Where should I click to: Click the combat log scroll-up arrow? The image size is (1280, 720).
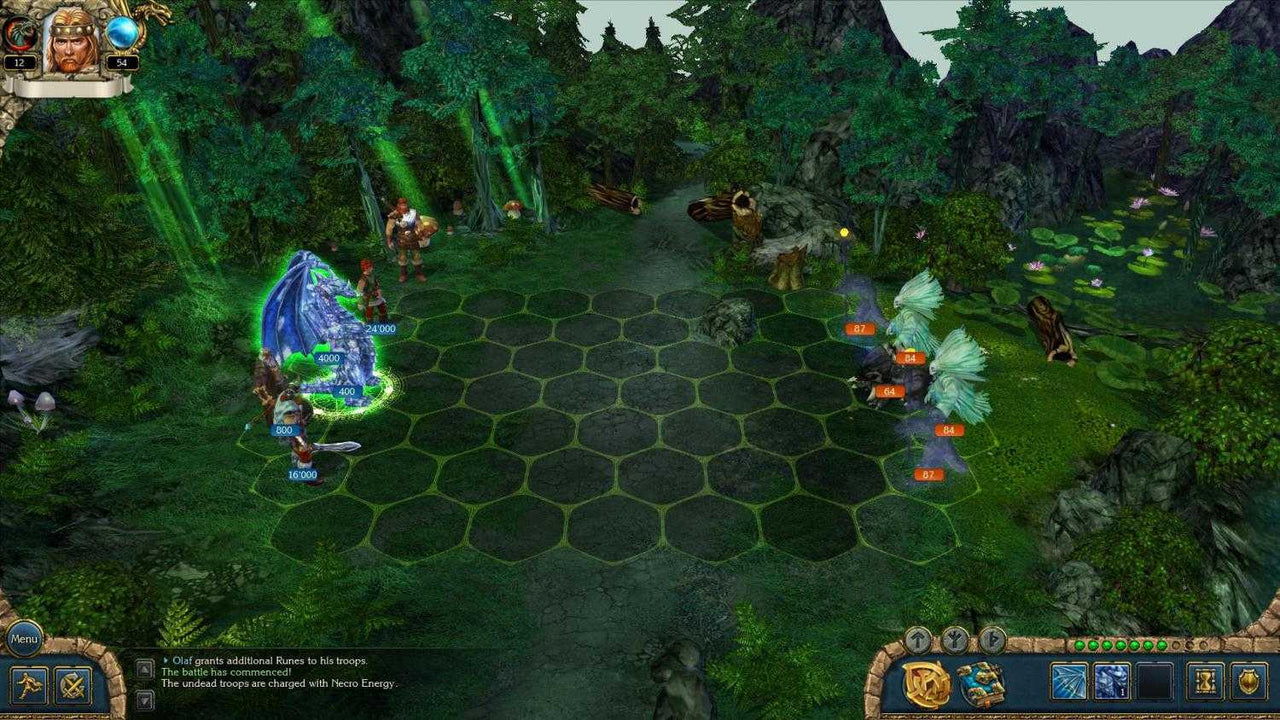click(x=144, y=668)
